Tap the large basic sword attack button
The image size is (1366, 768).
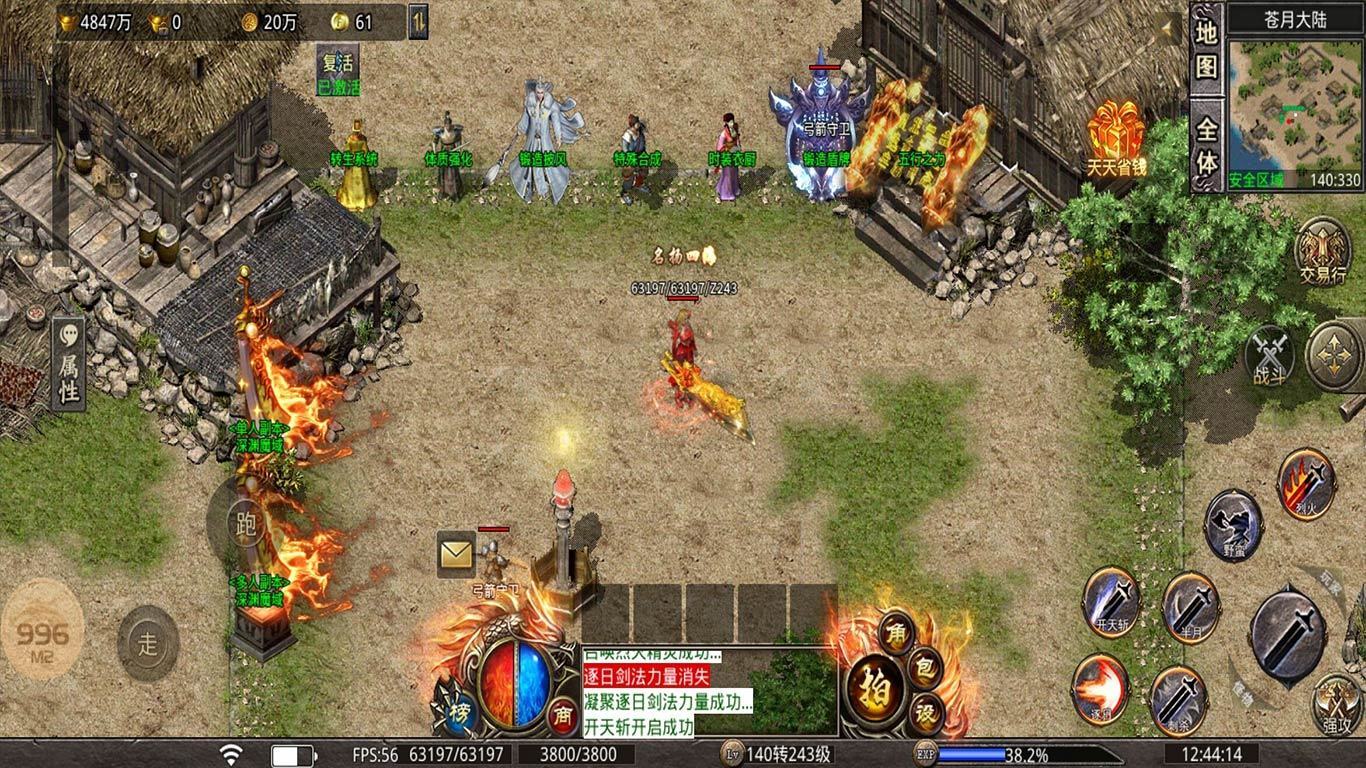pyautogui.click(x=1287, y=632)
